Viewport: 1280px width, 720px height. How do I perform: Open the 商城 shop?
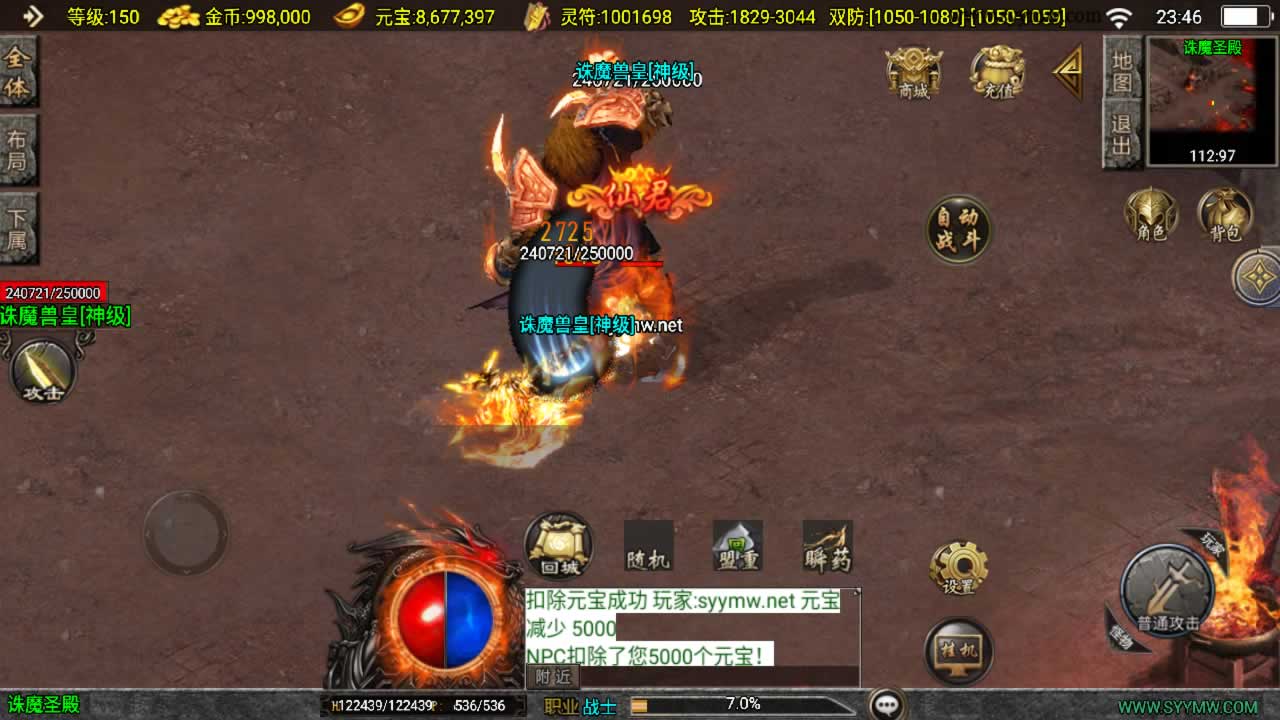tap(914, 72)
